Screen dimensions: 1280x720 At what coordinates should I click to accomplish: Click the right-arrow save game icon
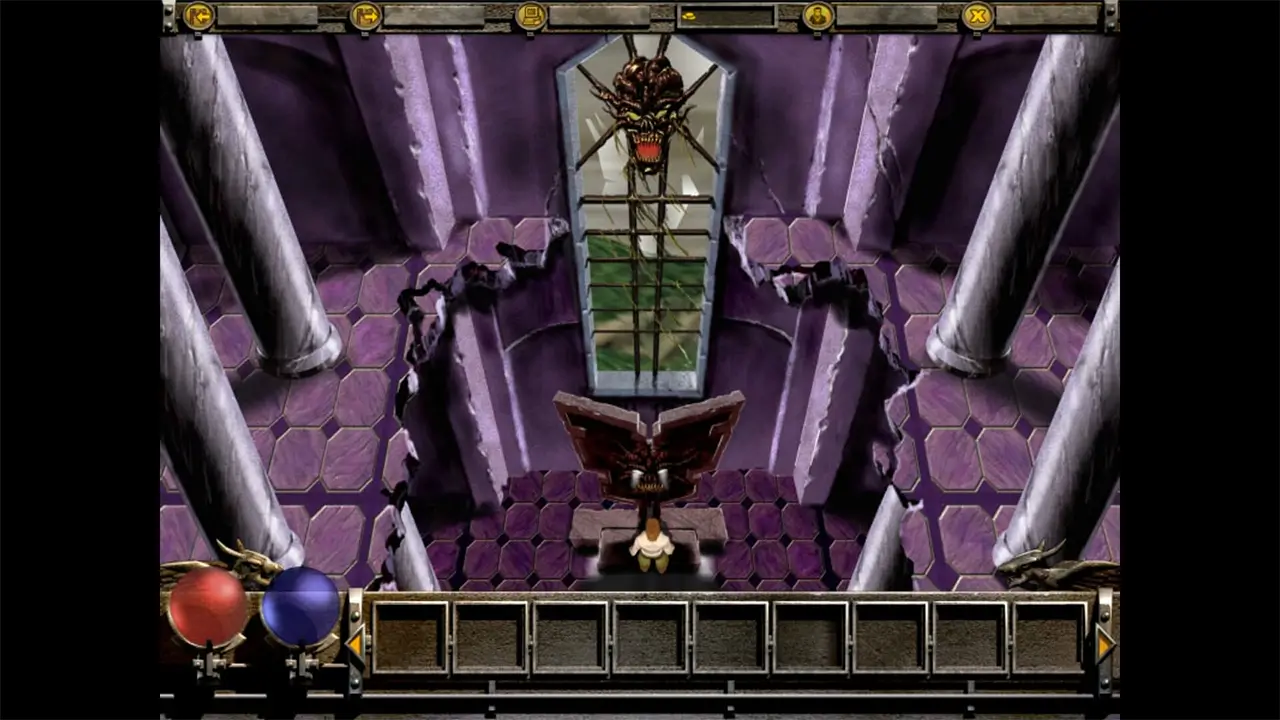(x=365, y=16)
